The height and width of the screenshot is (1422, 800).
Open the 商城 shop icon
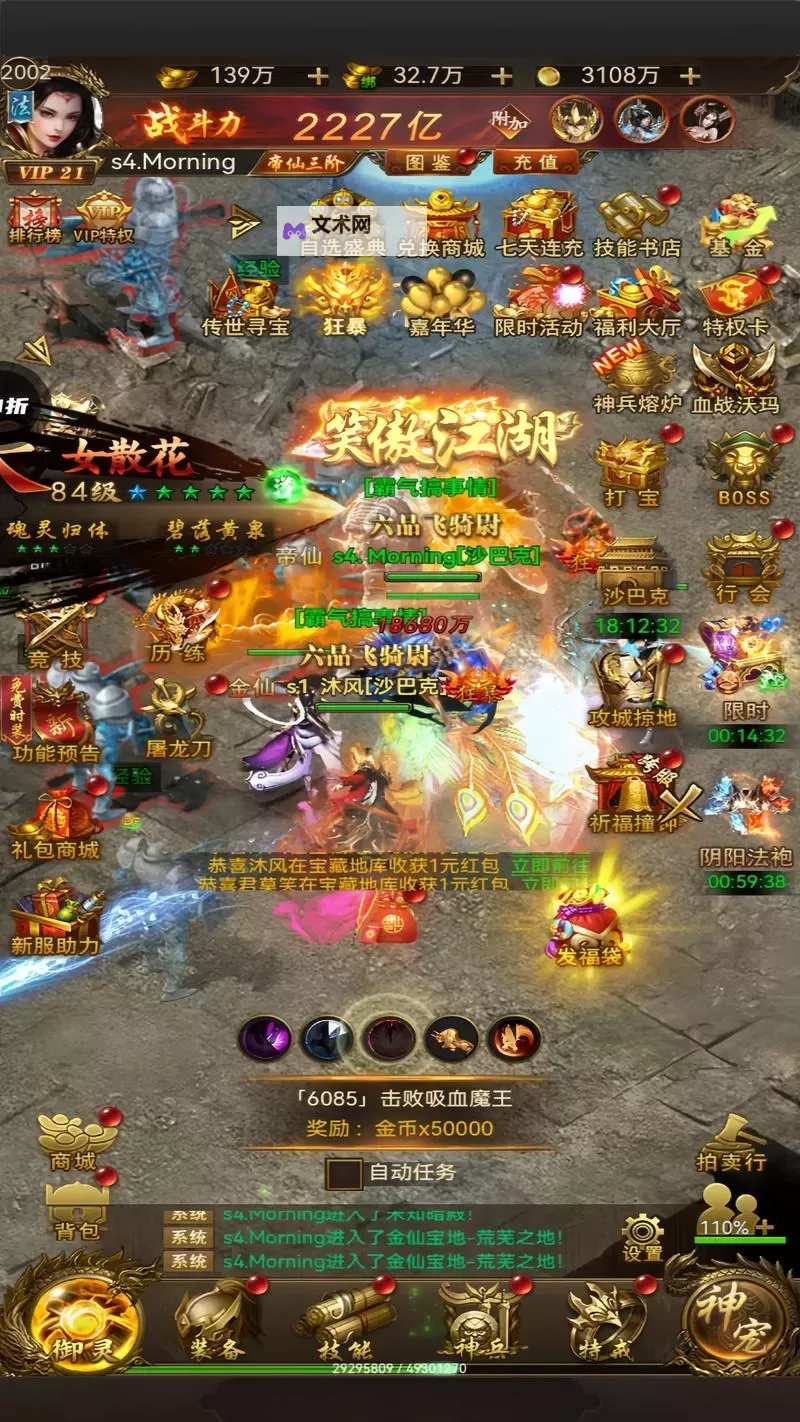pos(75,1138)
